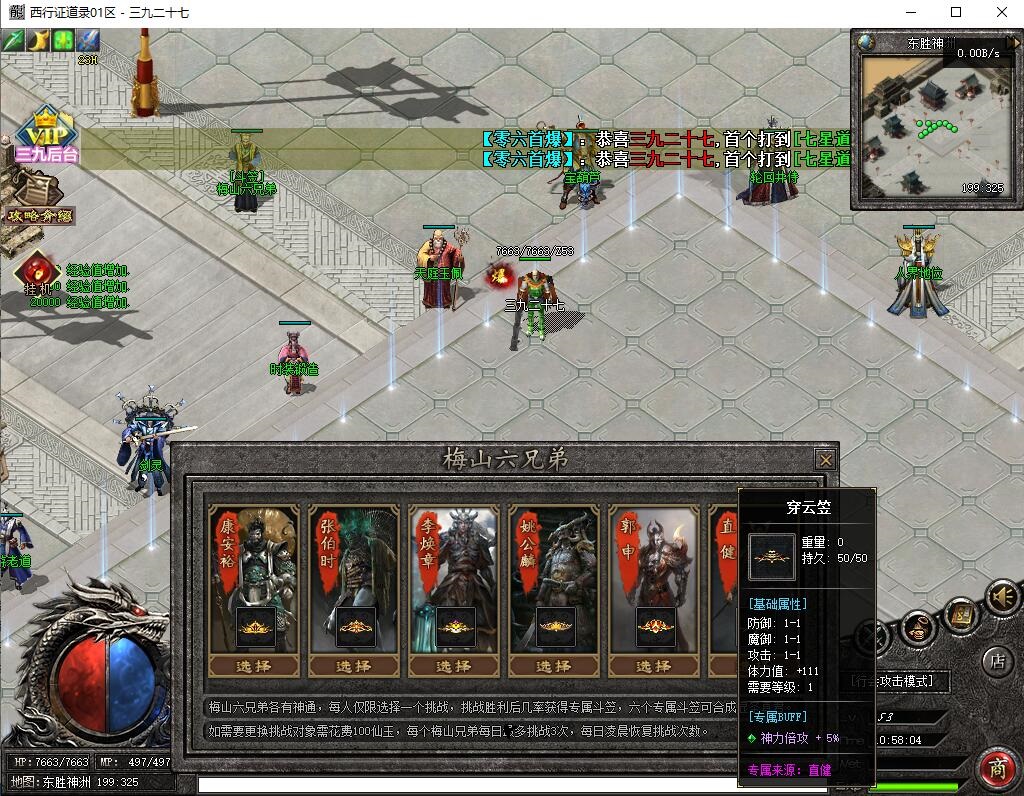Open the 商 mall button

pyautogui.click(x=996, y=768)
